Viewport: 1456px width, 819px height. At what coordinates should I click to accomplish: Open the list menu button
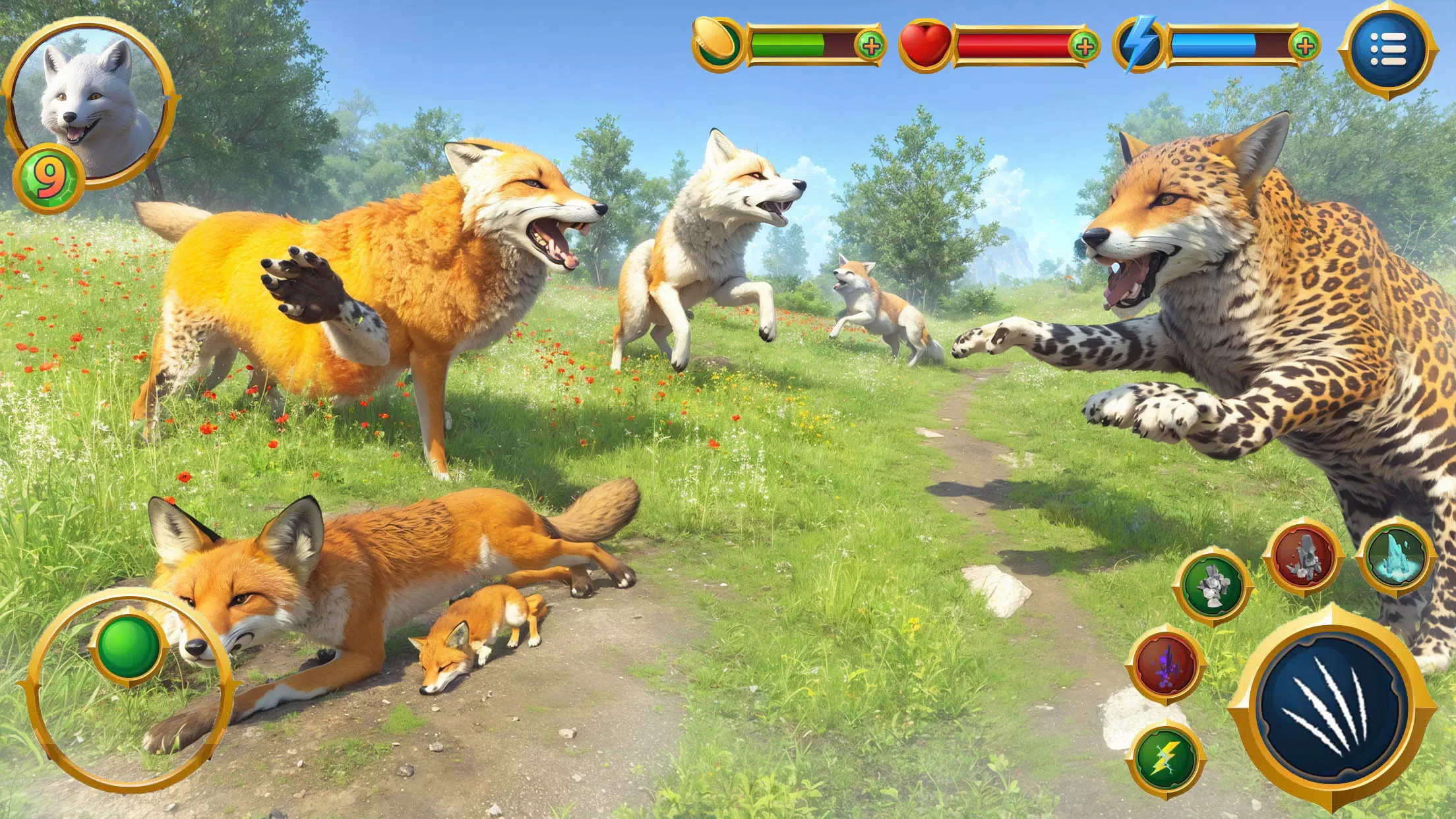[x=1387, y=47]
